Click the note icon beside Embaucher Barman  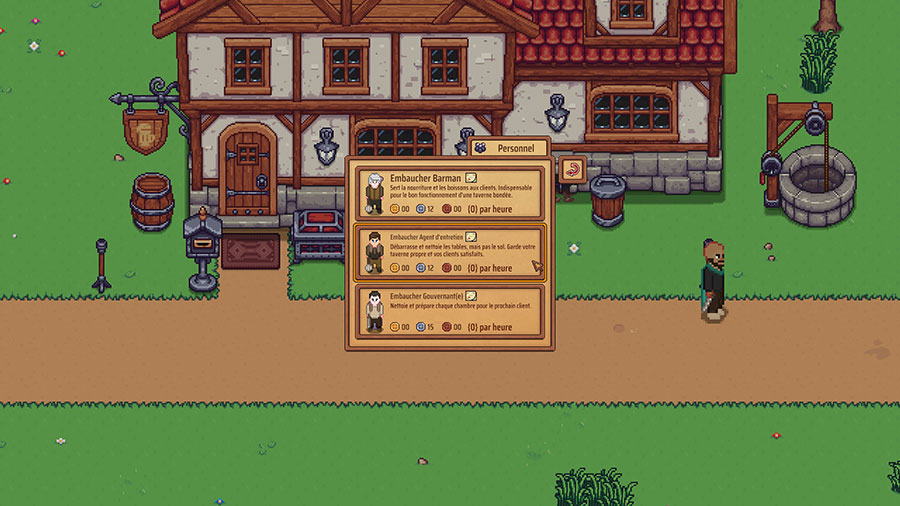[x=471, y=178]
